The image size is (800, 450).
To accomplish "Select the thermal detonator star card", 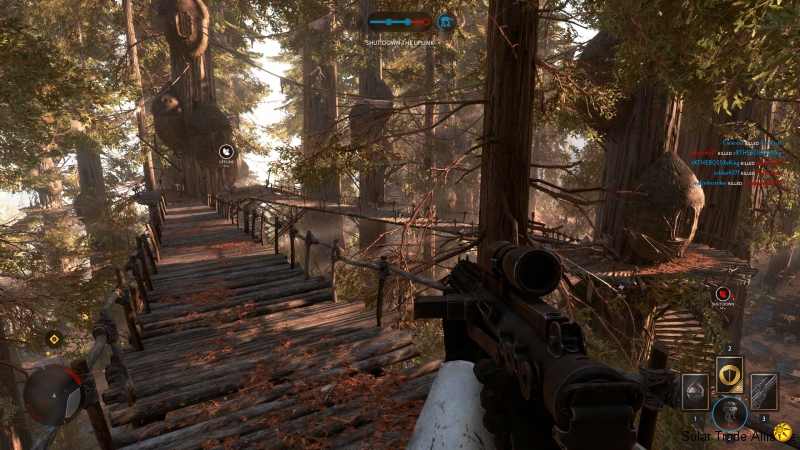I will (695, 391).
